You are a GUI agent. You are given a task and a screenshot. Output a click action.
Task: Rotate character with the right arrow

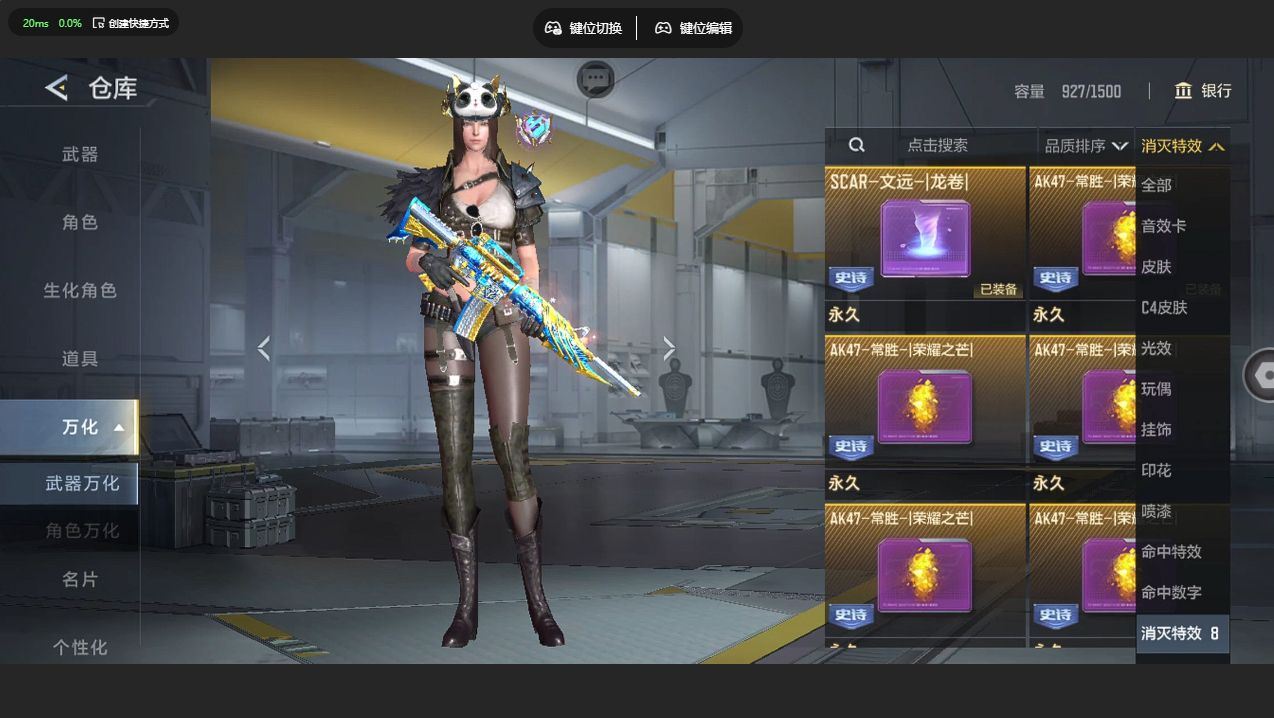pos(669,348)
